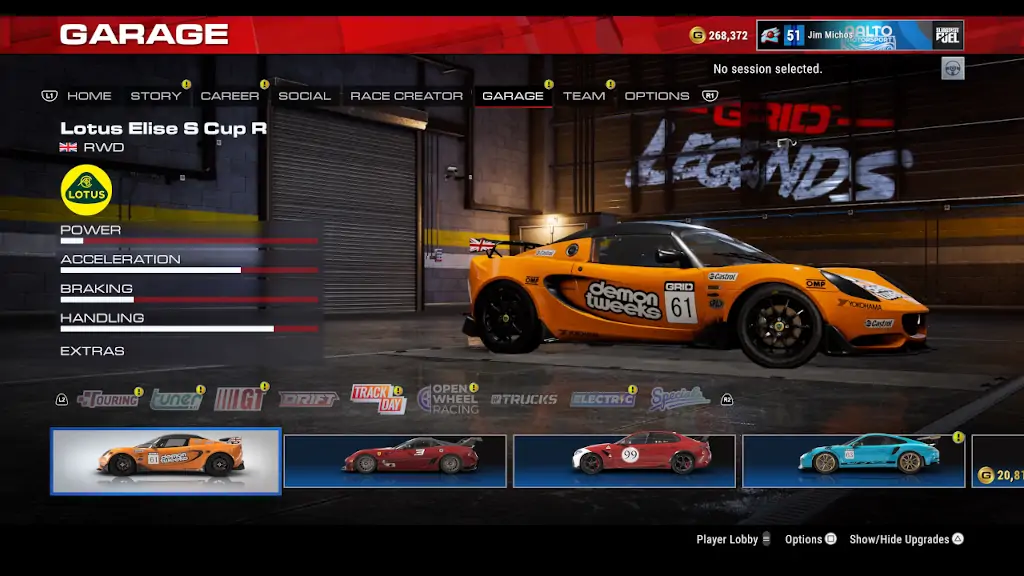This screenshot has height=576, width=1024.
Task: Open the Trucks category
Action: click(524, 399)
